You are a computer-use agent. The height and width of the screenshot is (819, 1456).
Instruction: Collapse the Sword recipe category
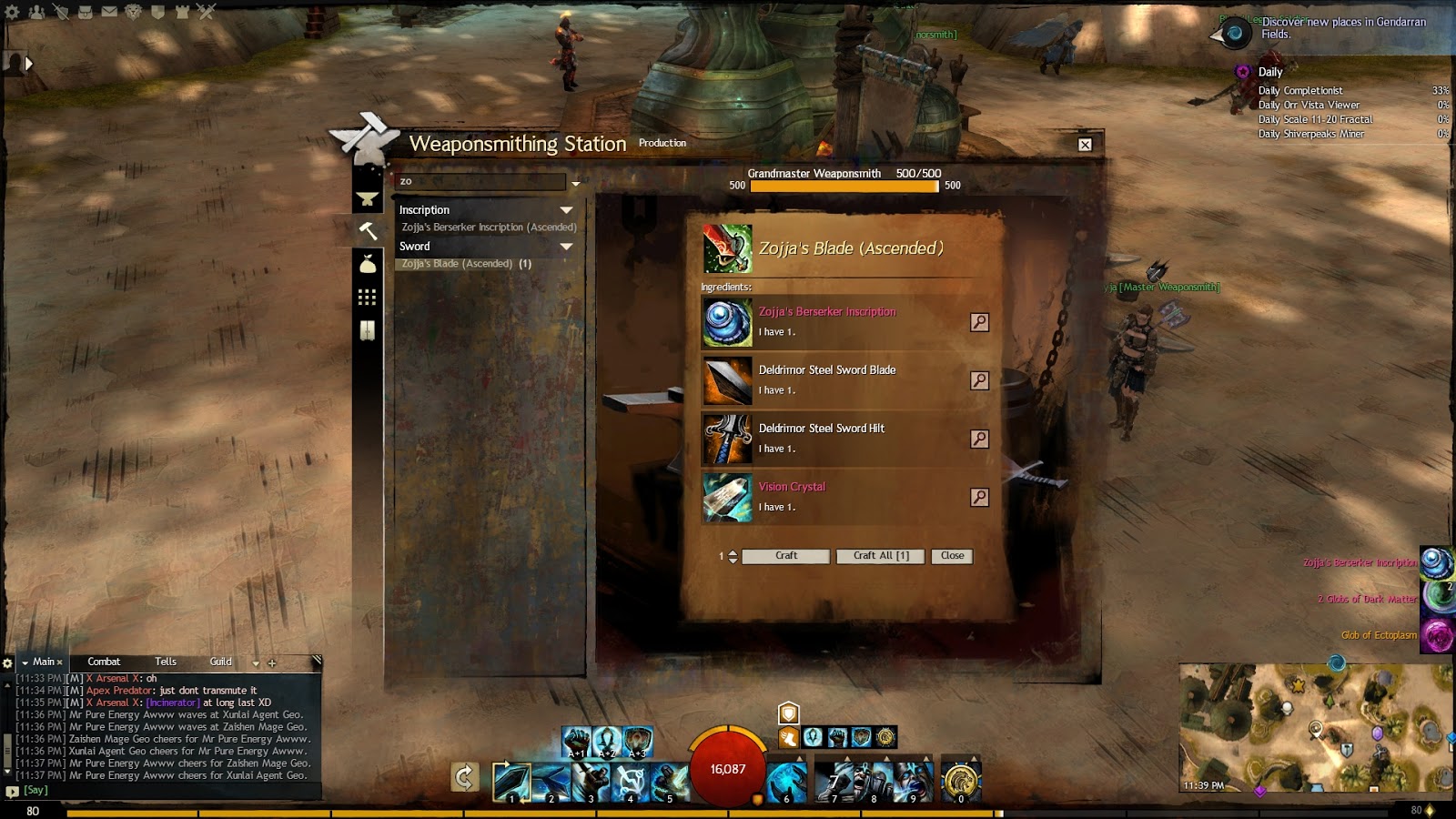(566, 247)
